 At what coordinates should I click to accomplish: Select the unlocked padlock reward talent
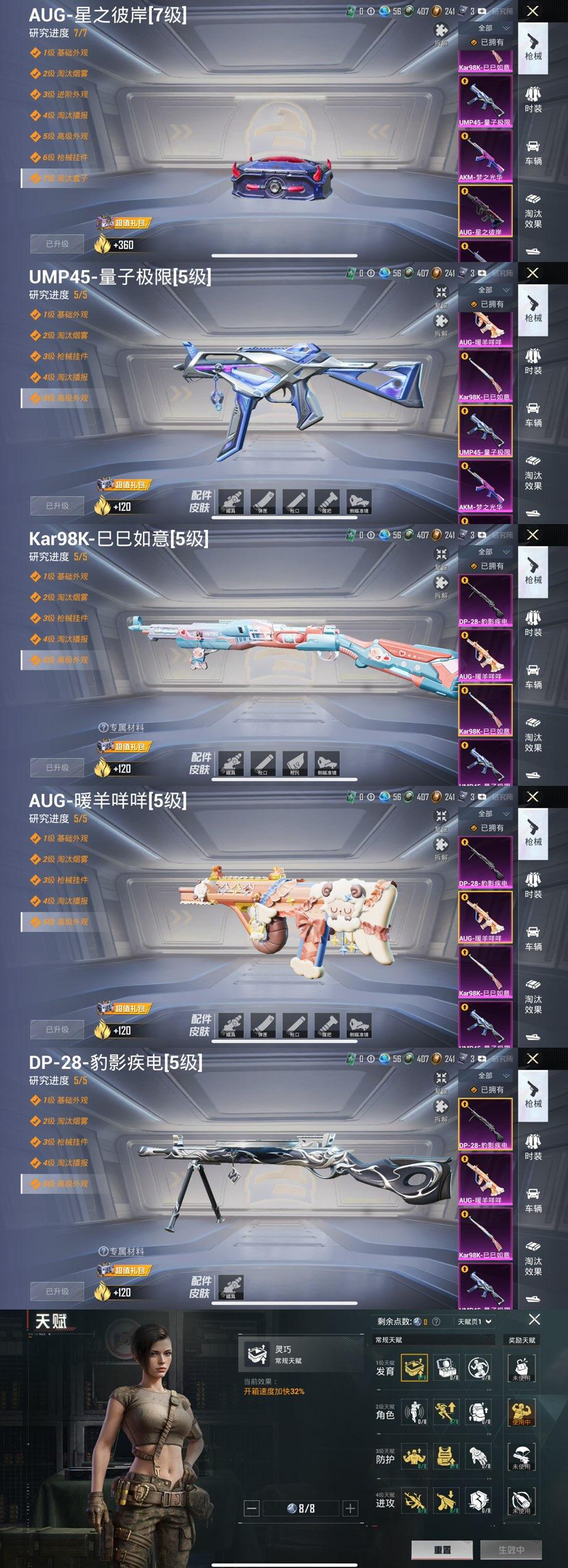521,1368
